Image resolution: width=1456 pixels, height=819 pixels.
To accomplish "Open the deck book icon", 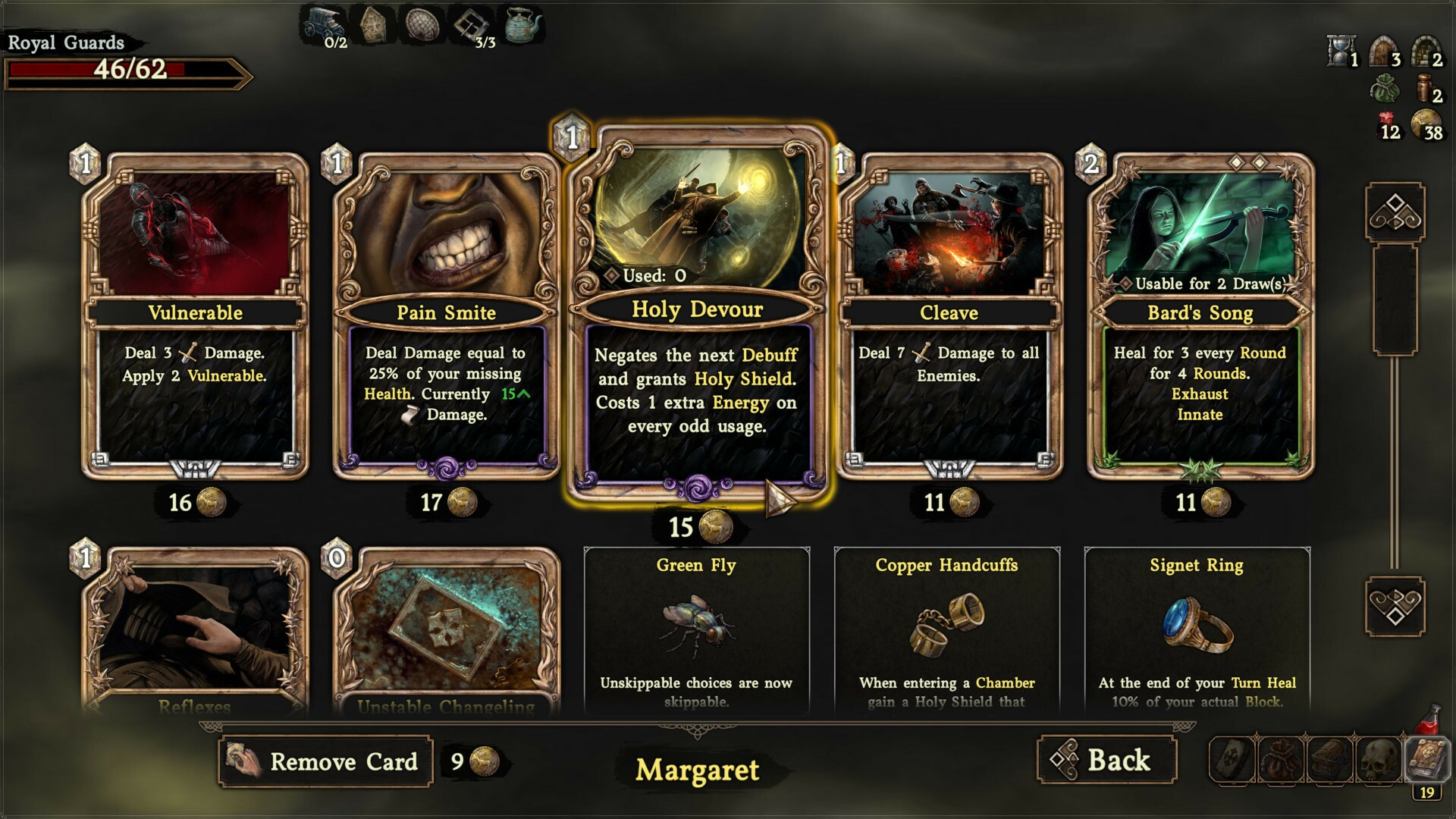I will click(x=1428, y=758).
